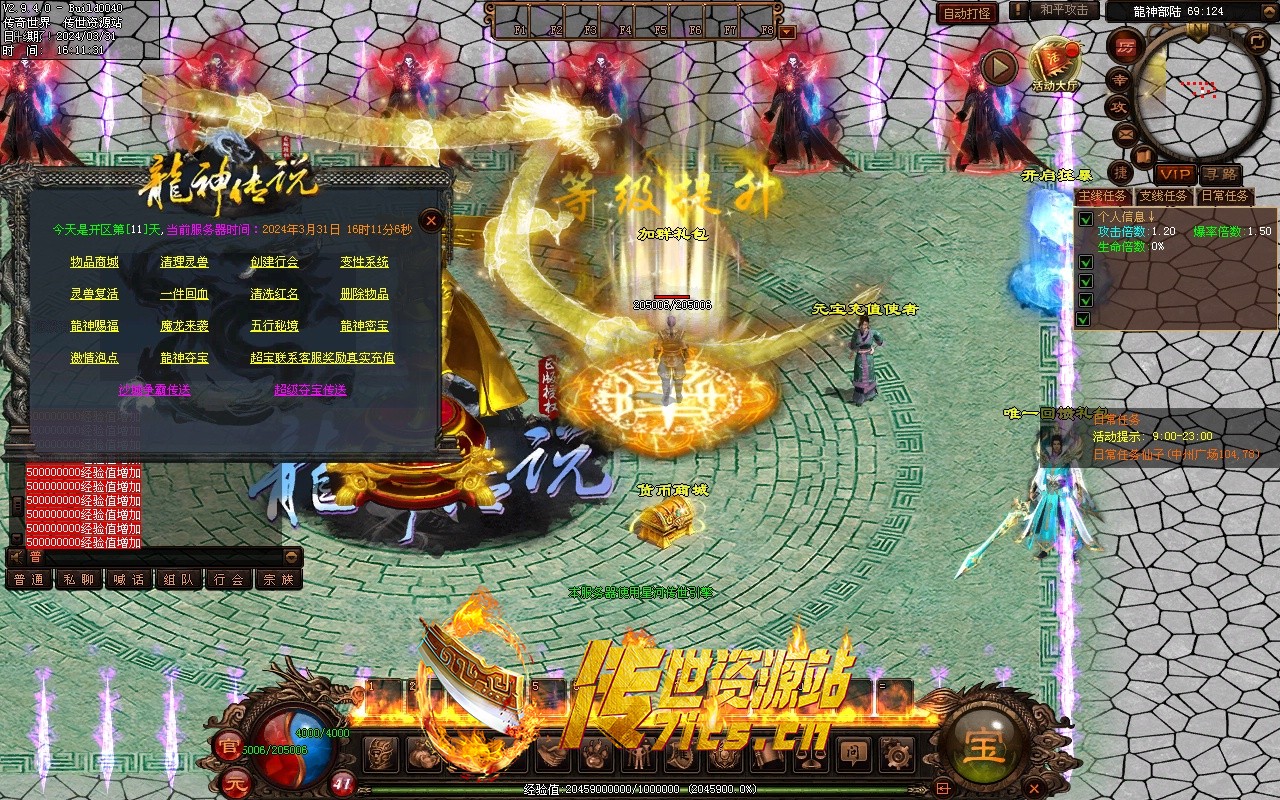Toggle the 个人信息 checkbox
Image resolution: width=1280 pixels, height=800 pixels.
point(1085,218)
